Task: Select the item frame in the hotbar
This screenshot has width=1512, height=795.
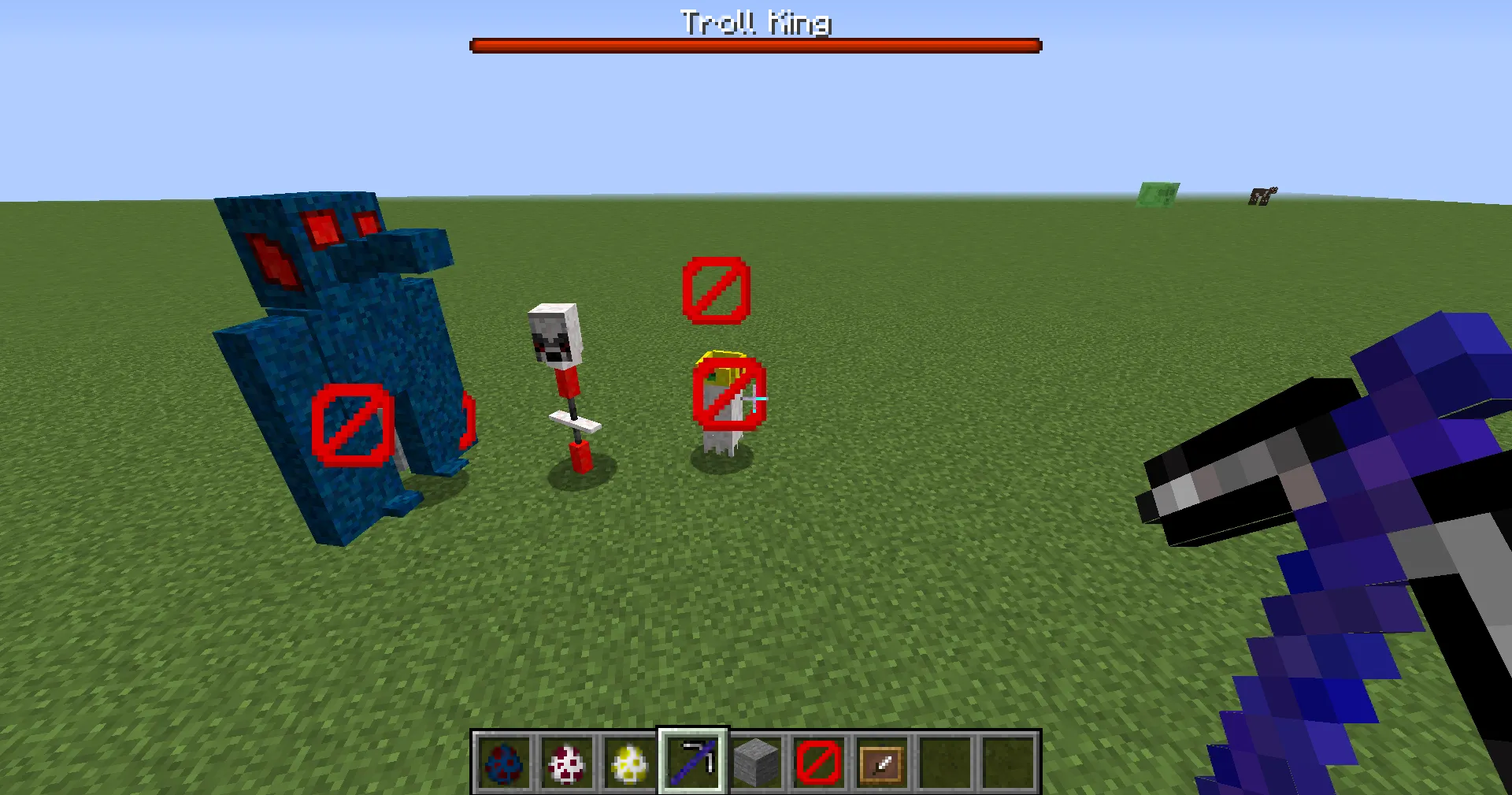Action: [881, 764]
